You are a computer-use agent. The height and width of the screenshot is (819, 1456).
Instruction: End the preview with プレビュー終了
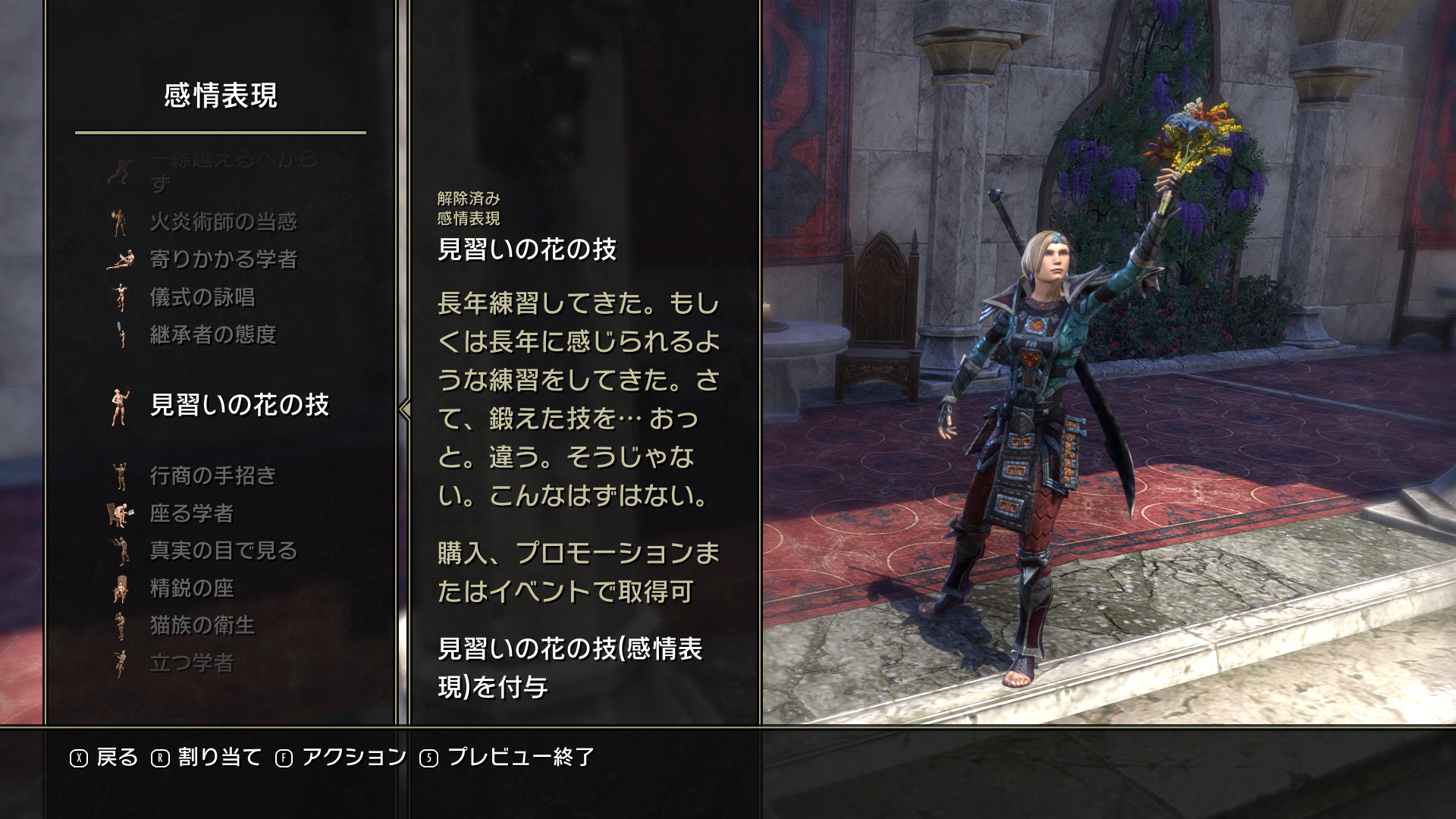(x=508, y=758)
